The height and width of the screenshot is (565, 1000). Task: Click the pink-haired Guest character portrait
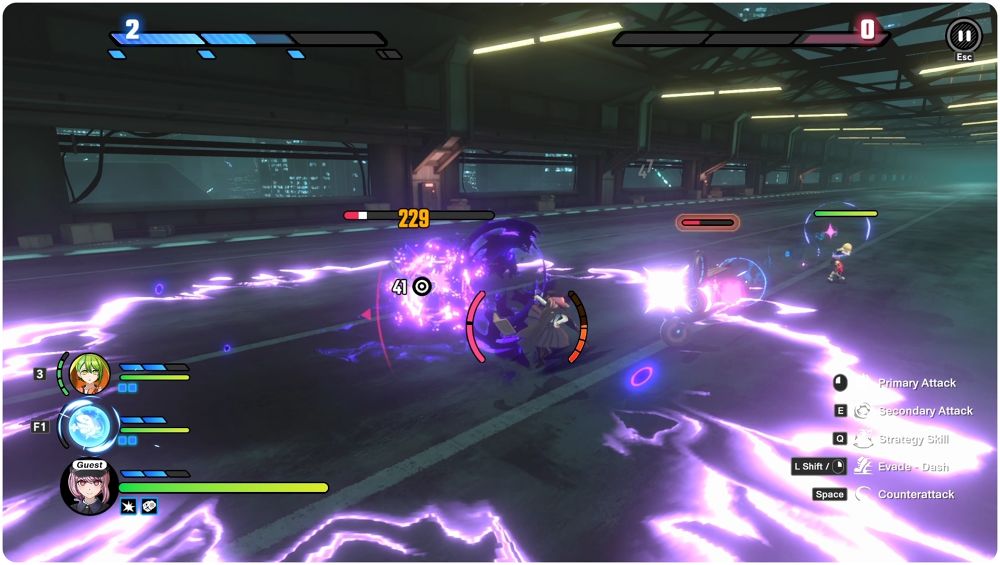pyautogui.click(x=89, y=487)
